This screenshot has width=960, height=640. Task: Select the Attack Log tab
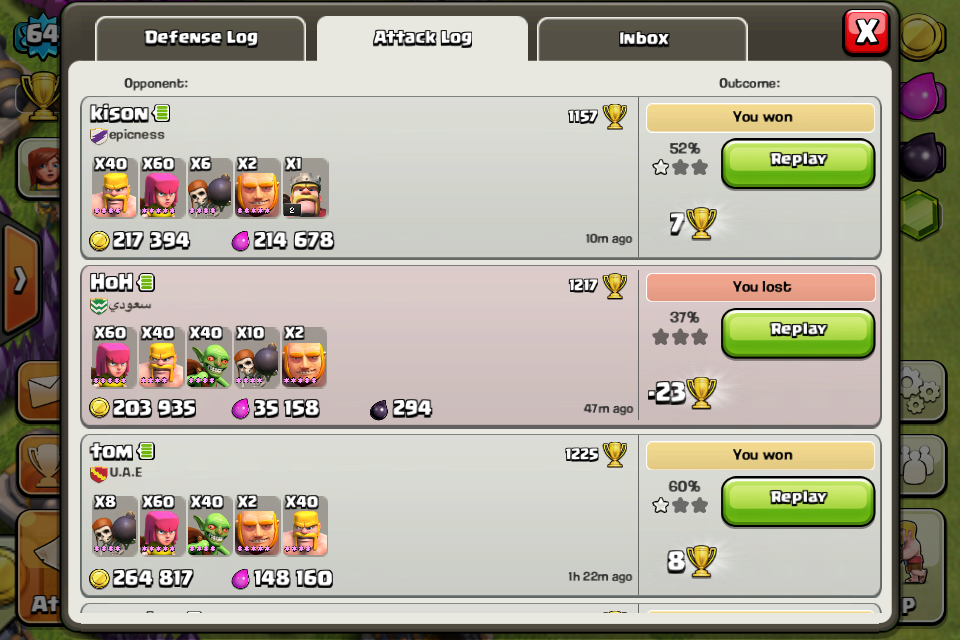click(x=422, y=39)
